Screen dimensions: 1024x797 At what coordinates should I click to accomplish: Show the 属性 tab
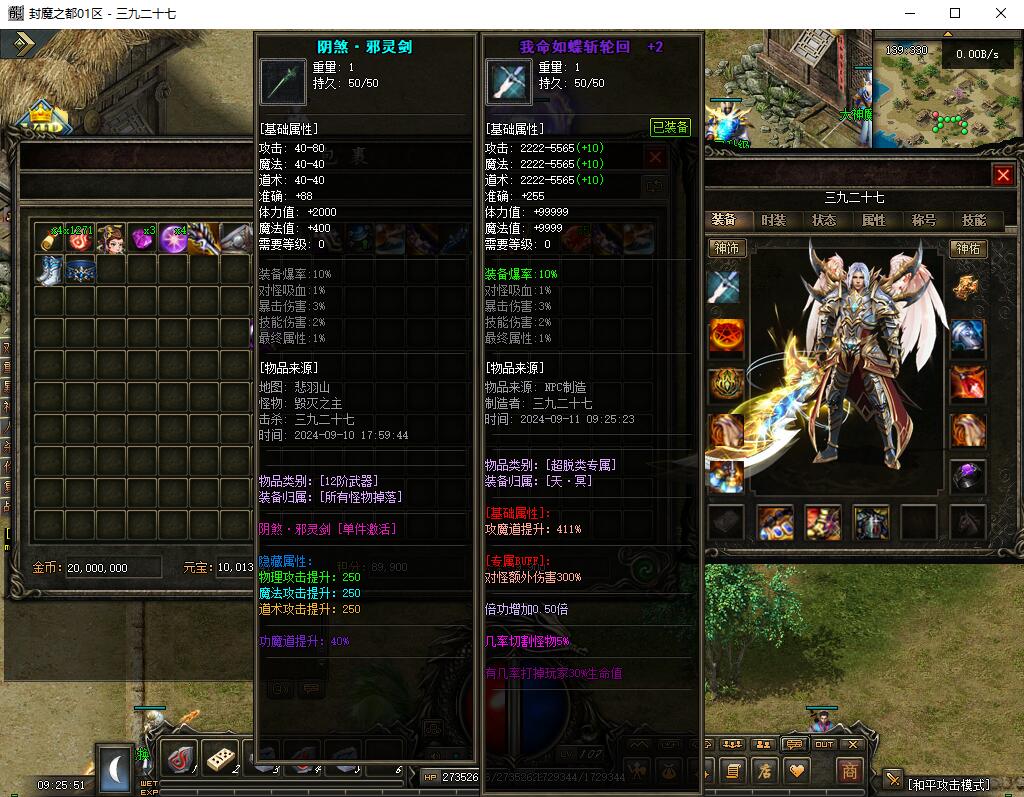(x=873, y=220)
